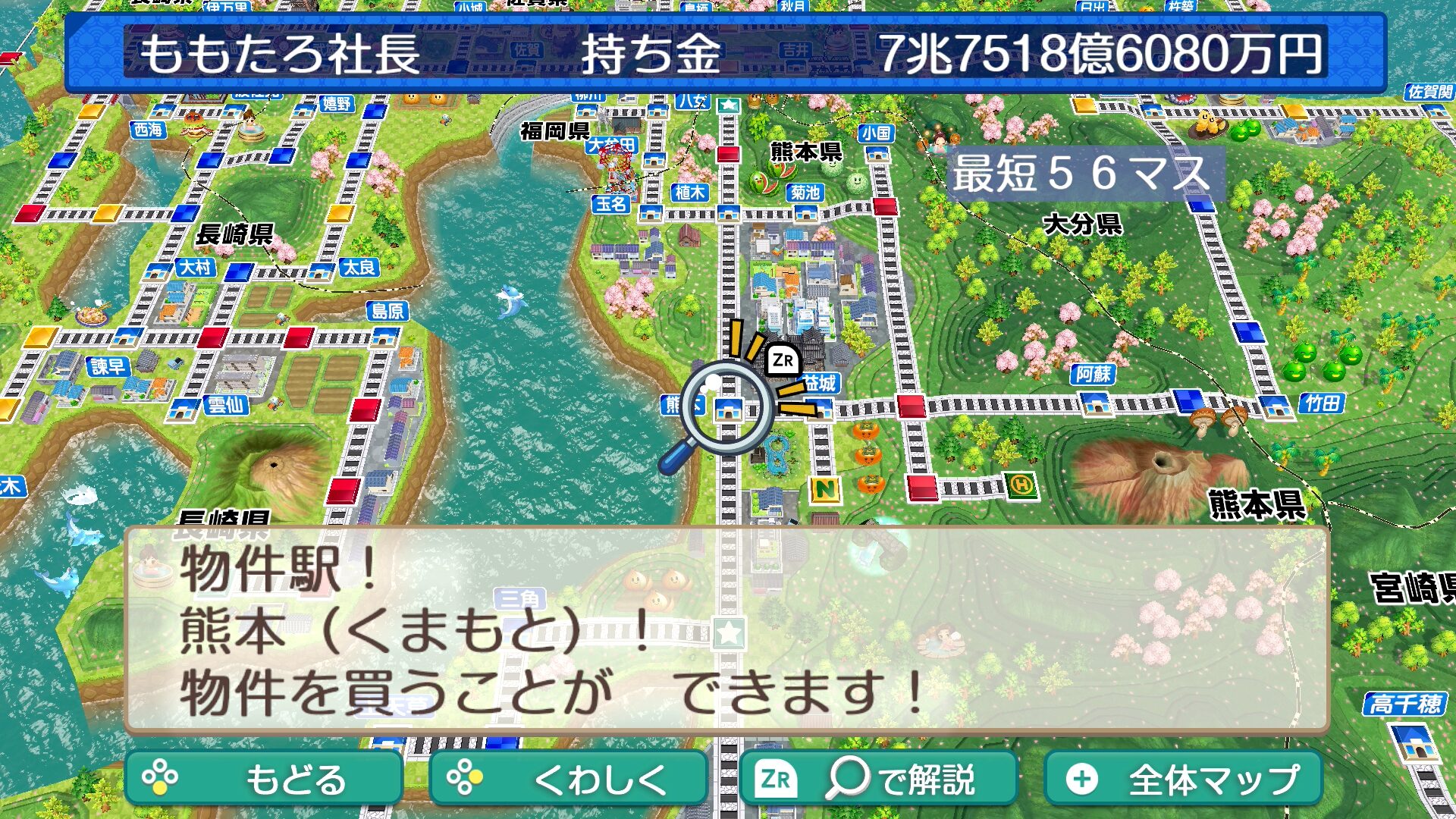Viewport: 1456px width, 819px height.
Task: Select the もどる back button
Action: [263, 779]
